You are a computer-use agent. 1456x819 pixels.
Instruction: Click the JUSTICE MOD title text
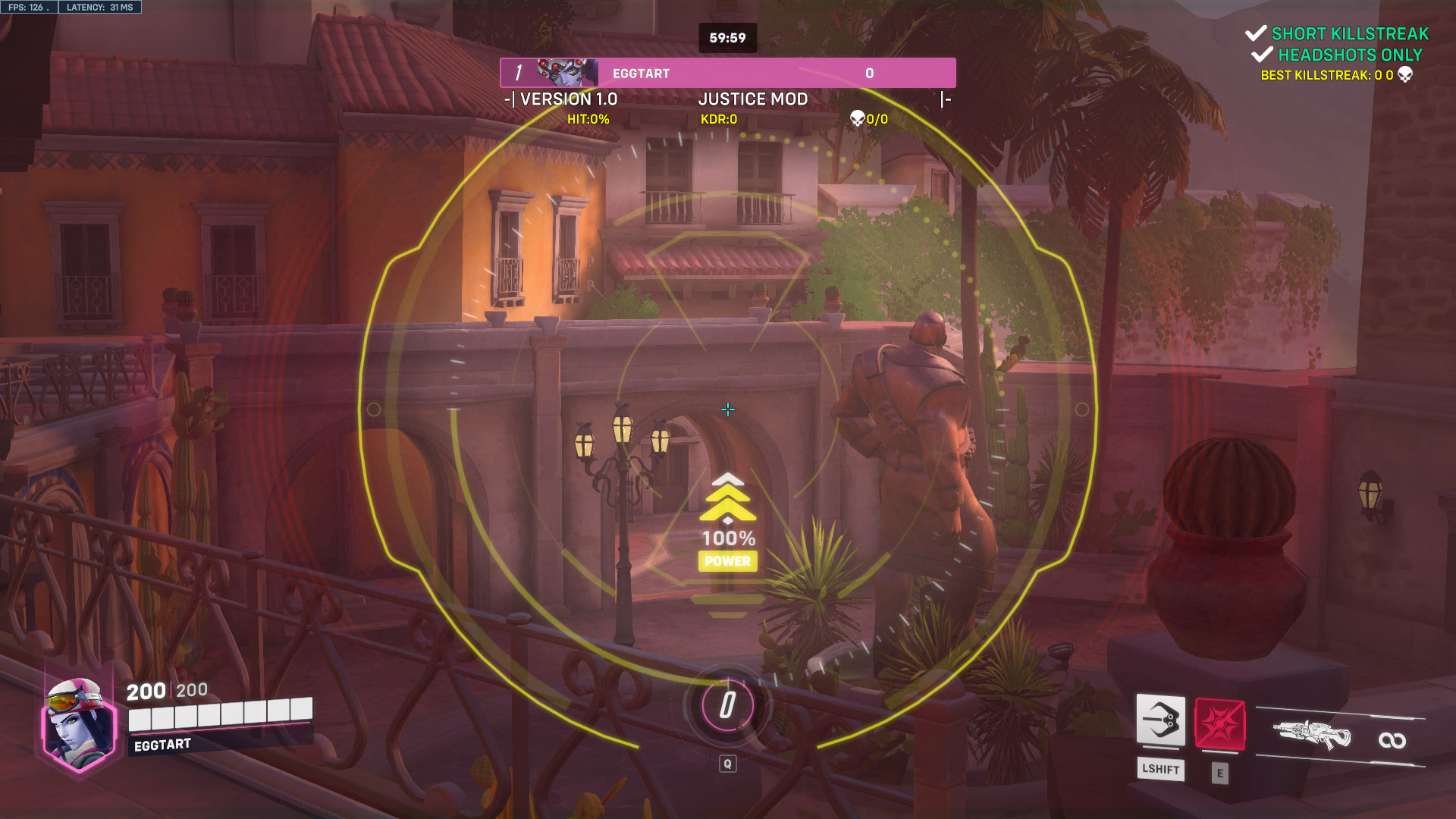pyautogui.click(x=752, y=99)
